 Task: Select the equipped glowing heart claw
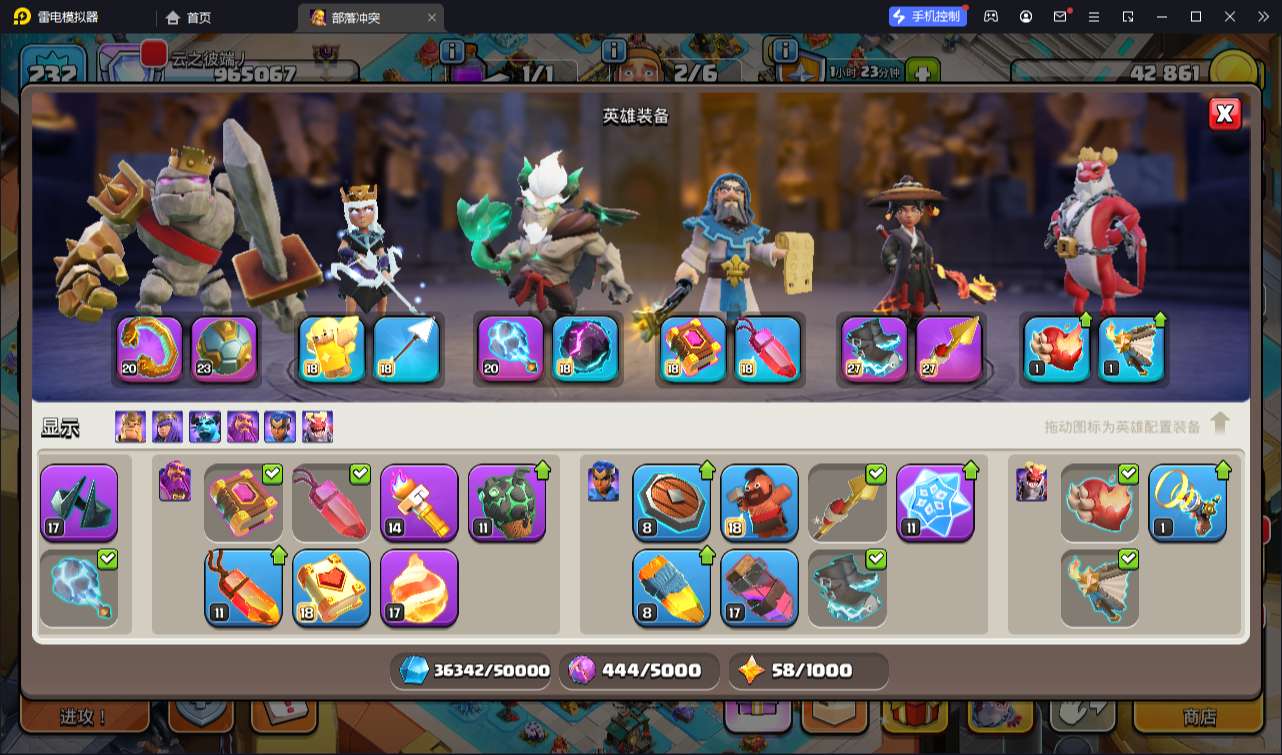1056,349
